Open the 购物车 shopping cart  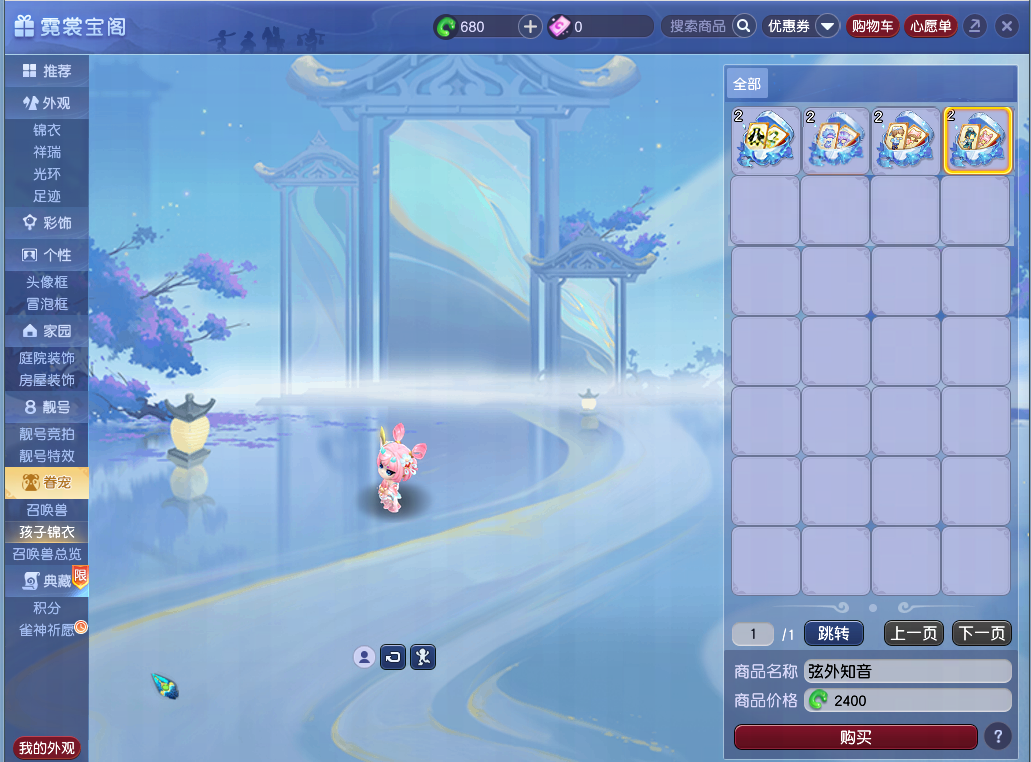pos(871,26)
